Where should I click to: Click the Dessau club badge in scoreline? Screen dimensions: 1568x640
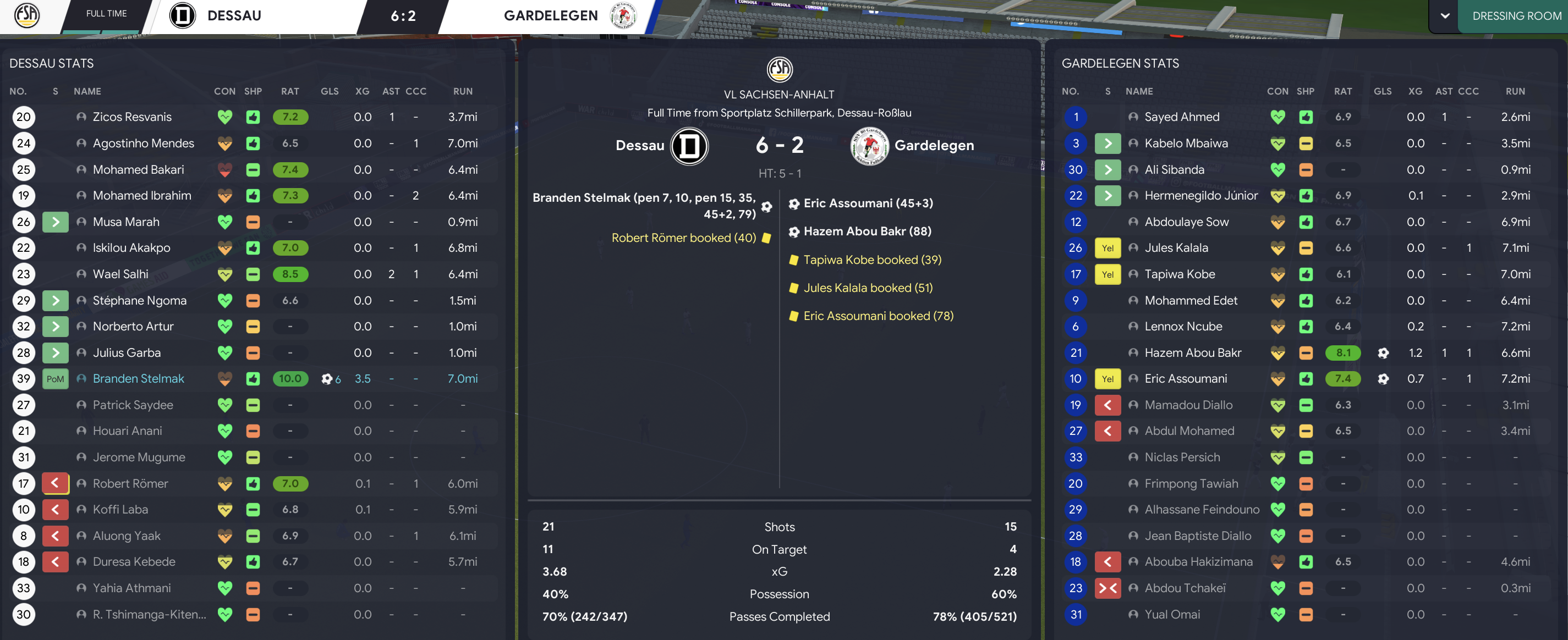(689, 146)
